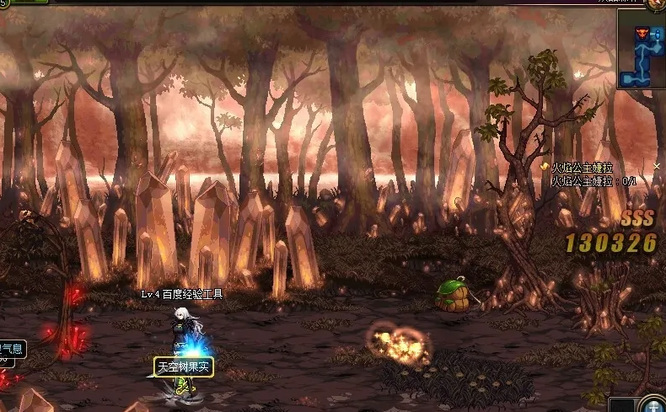Image resolution: width=666 pixels, height=412 pixels.
Task: Close the quest tracker with the X
Action: tap(657, 166)
